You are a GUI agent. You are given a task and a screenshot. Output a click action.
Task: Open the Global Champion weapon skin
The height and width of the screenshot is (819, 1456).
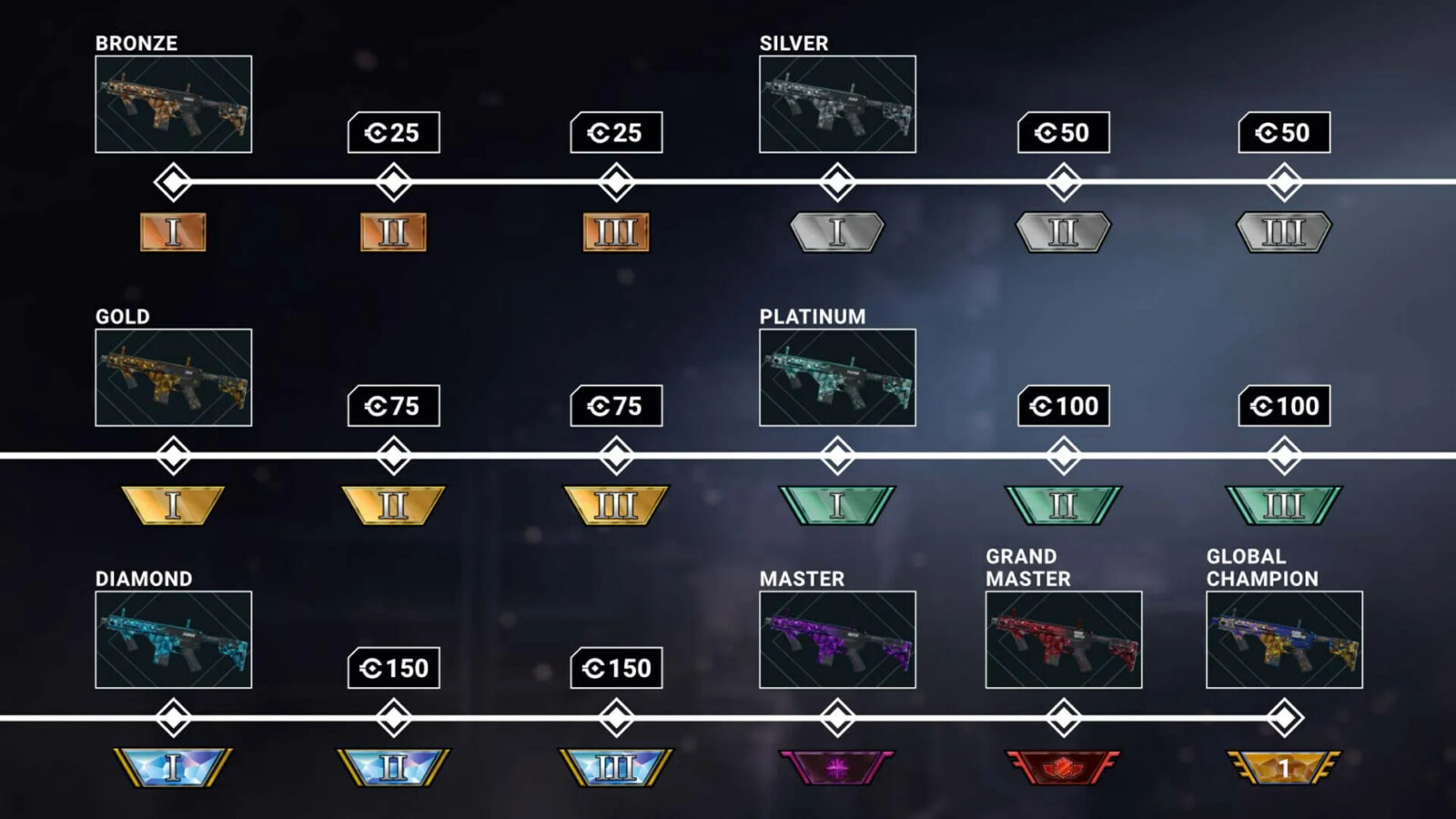pyautogui.click(x=1284, y=639)
